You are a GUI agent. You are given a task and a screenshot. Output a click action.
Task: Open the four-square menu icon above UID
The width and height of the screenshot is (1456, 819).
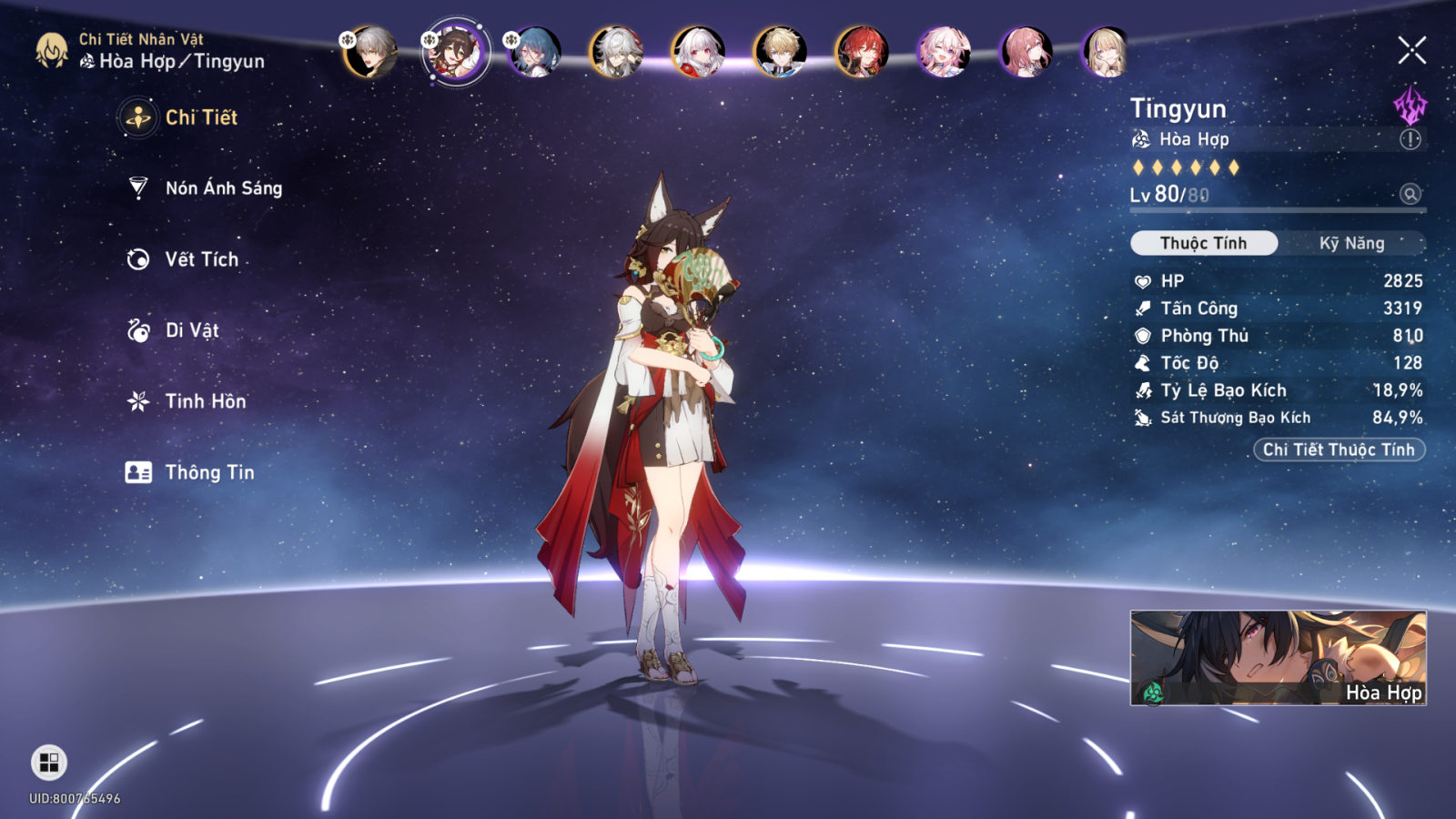click(49, 763)
